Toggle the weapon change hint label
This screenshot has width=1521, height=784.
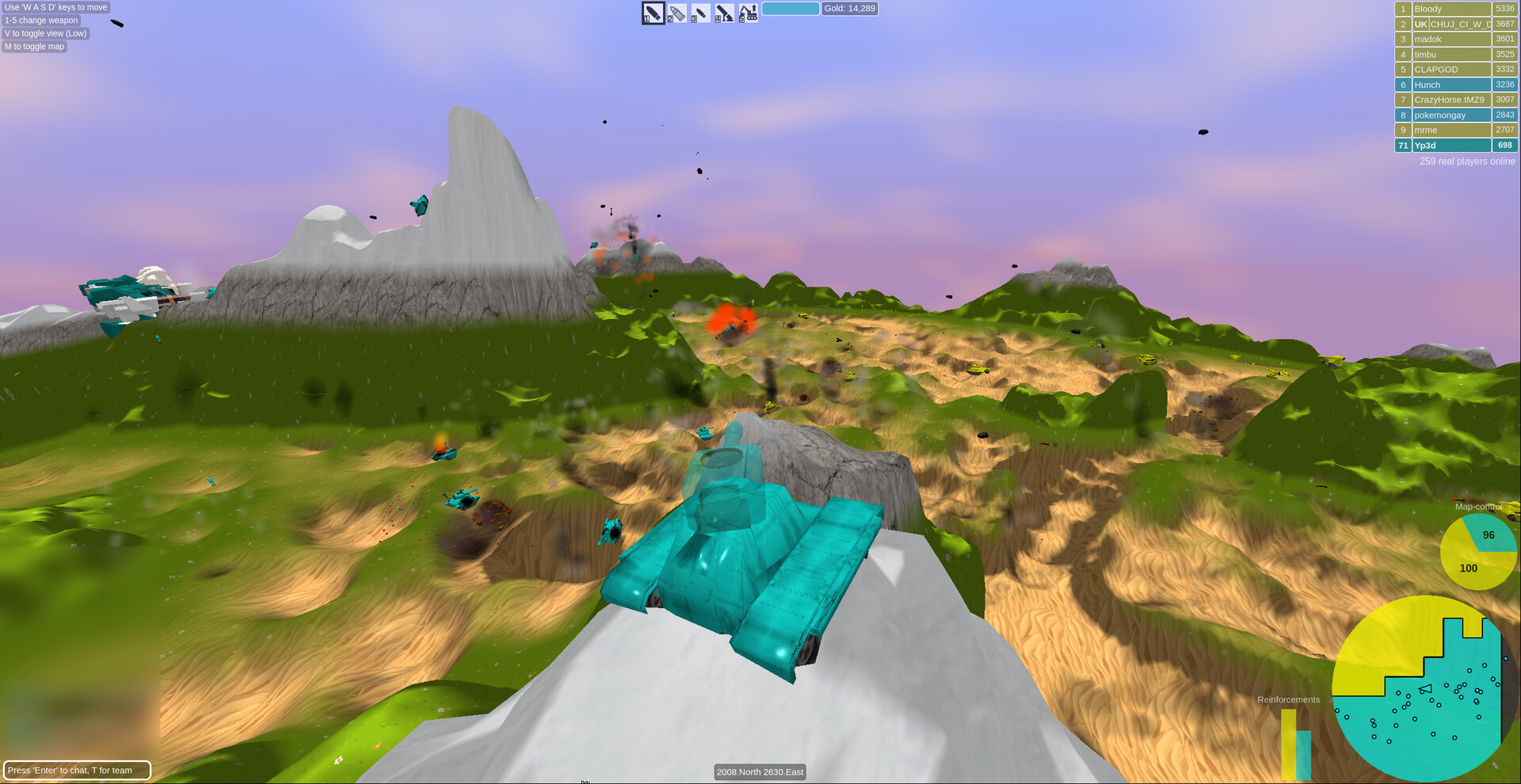[40, 20]
